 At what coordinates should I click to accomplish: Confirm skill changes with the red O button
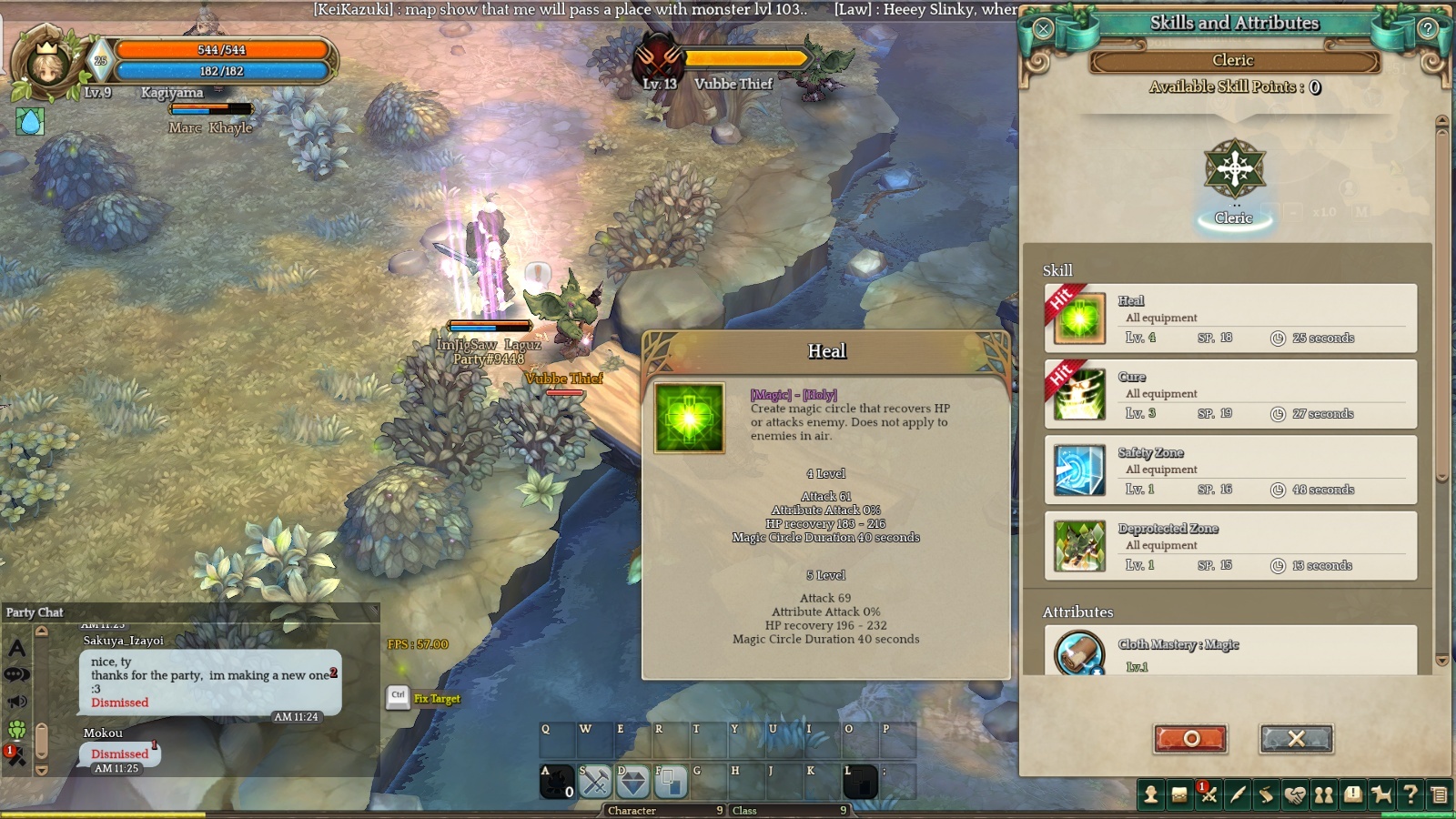pos(1190,738)
